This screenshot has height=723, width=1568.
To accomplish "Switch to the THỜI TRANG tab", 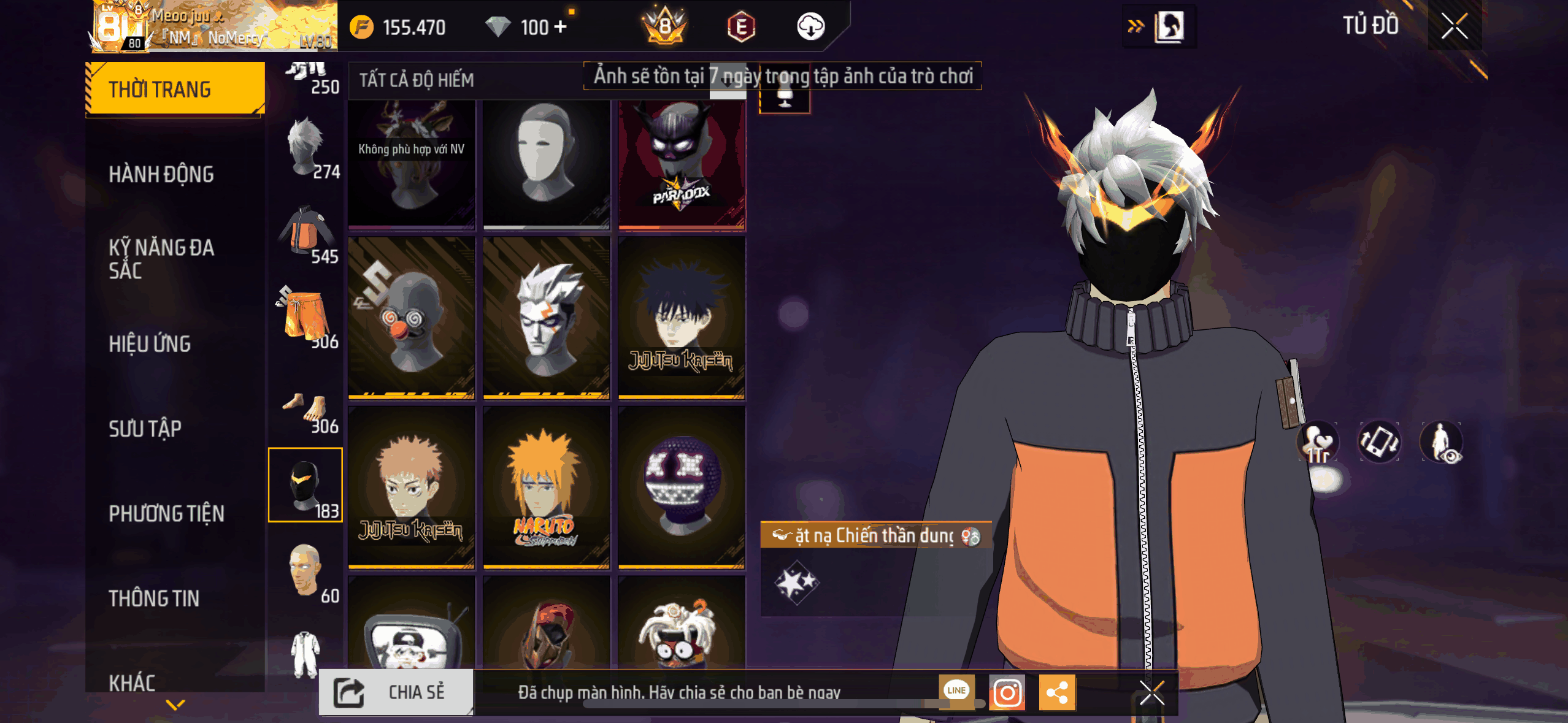I will [175, 90].
